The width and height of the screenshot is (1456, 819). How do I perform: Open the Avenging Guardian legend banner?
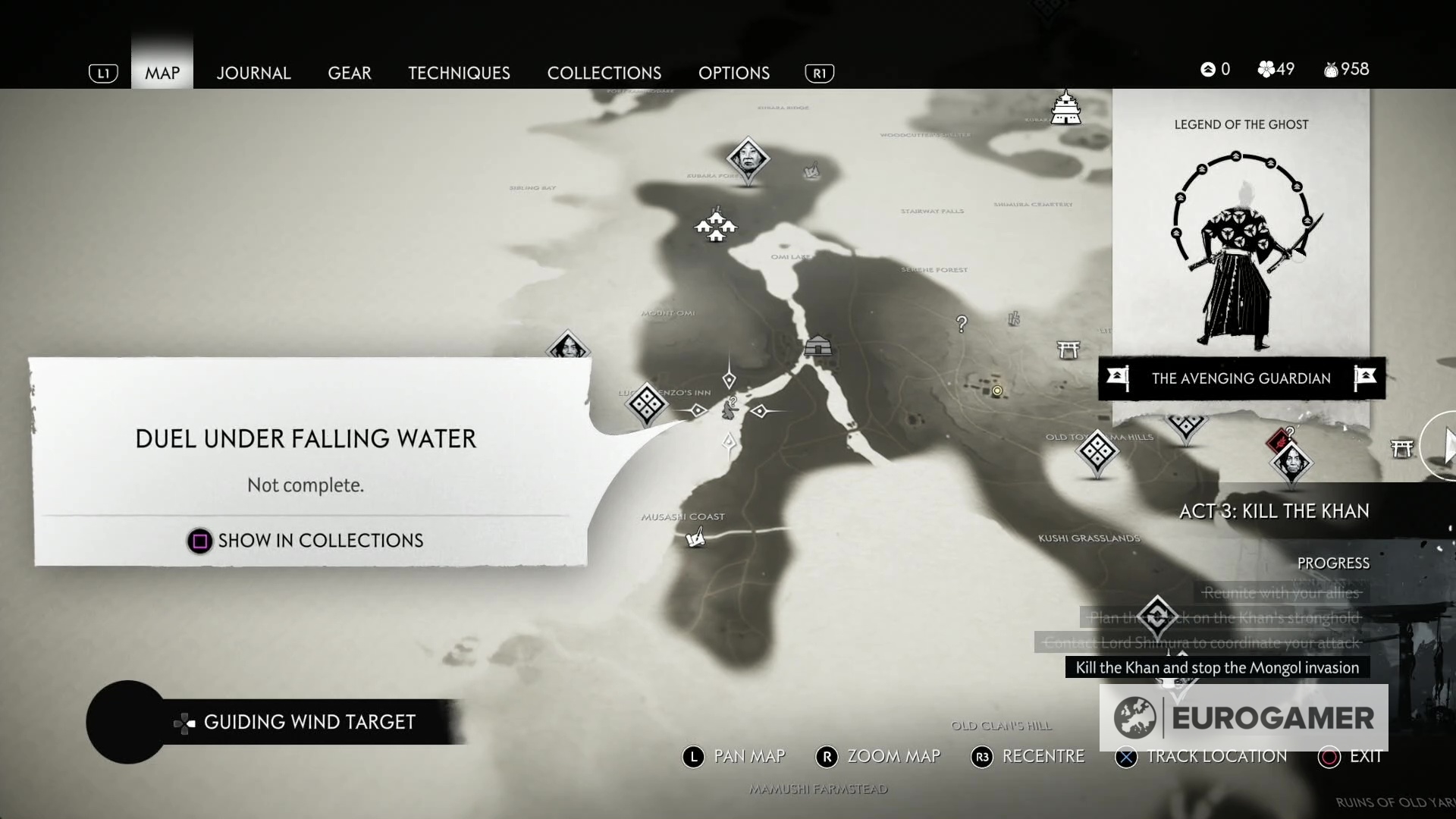1241,378
